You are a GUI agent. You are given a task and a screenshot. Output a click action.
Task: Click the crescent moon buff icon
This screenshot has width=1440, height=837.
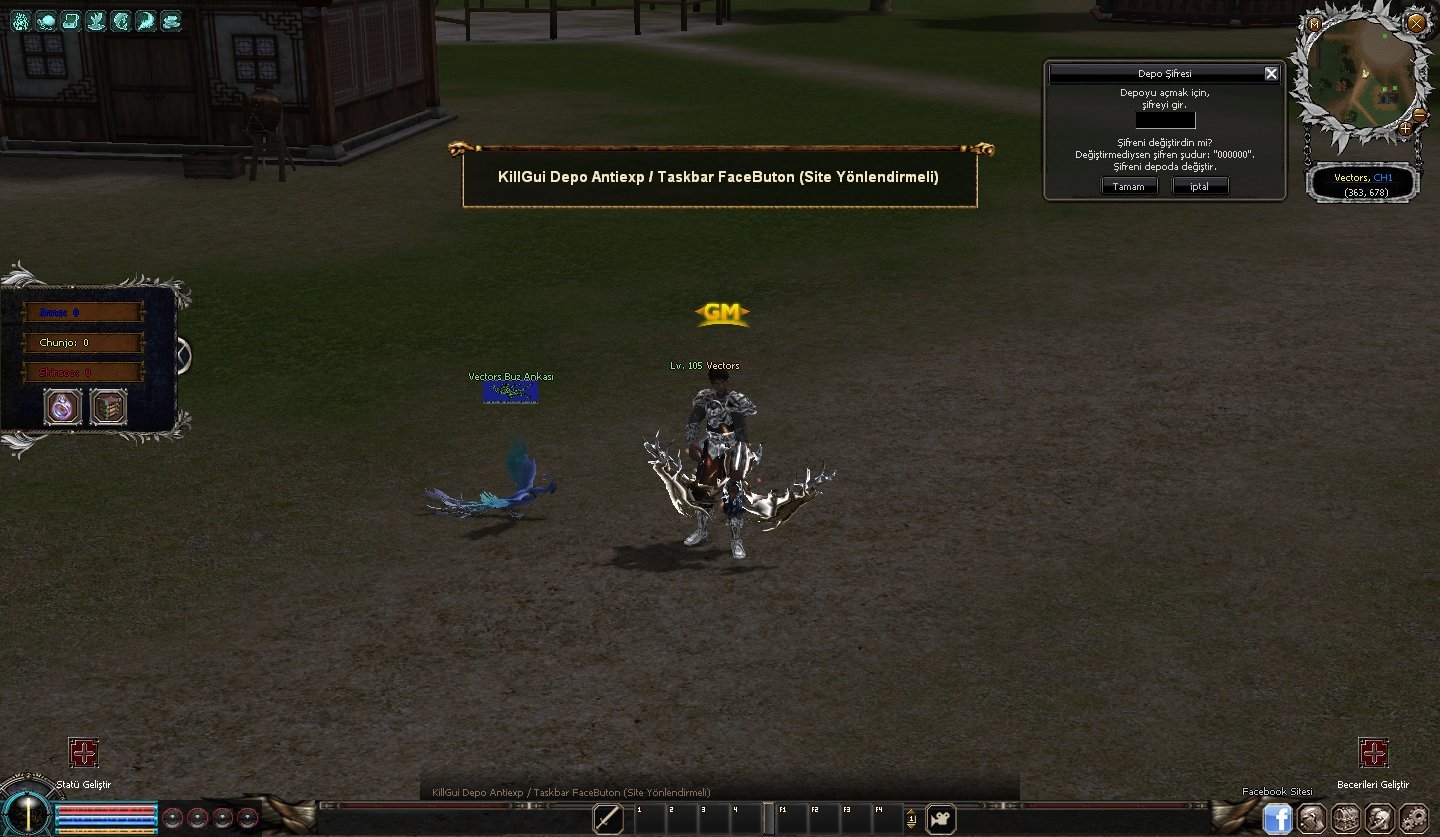click(146, 20)
